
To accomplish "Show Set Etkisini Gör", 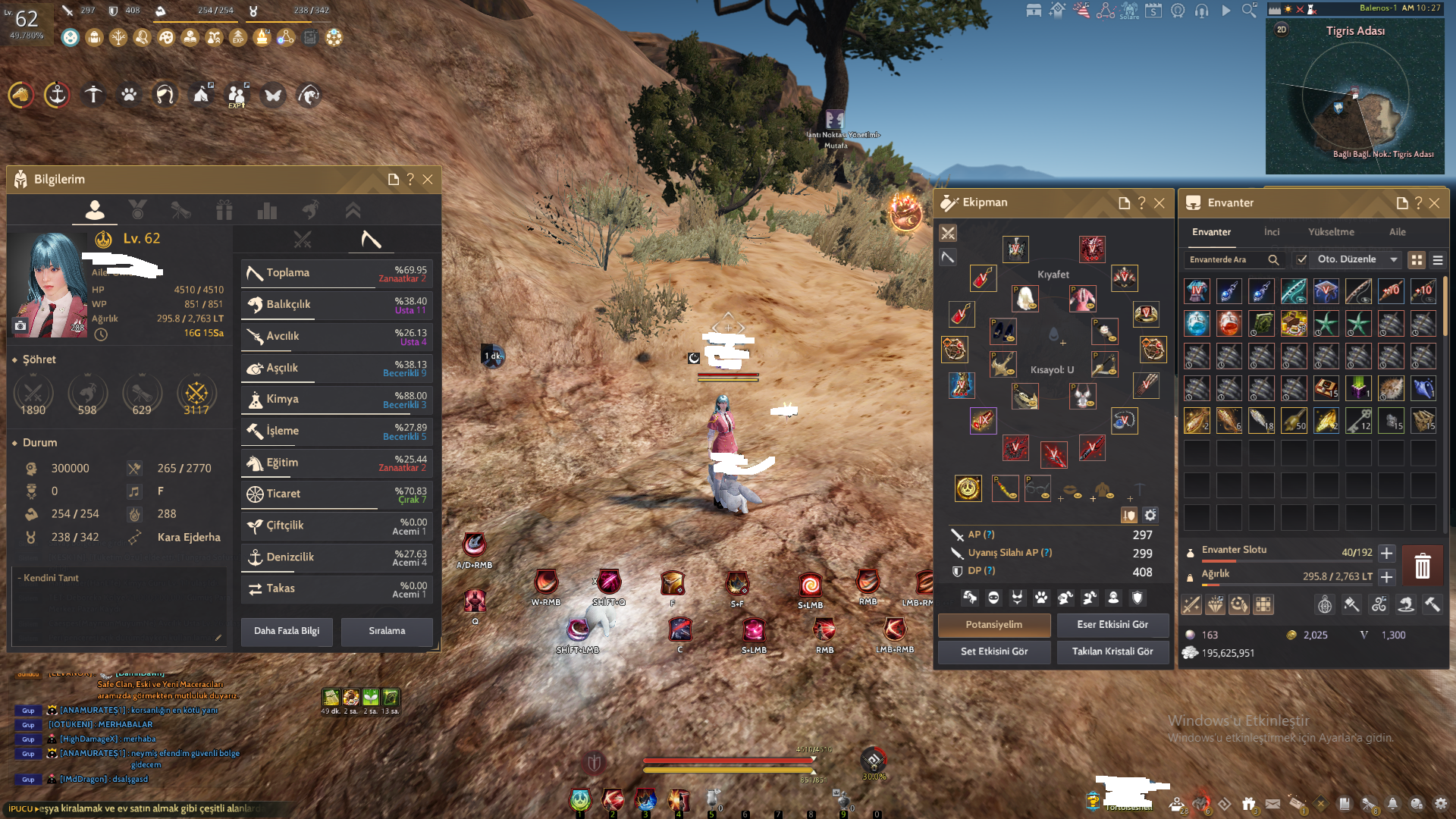I will [x=993, y=651].
